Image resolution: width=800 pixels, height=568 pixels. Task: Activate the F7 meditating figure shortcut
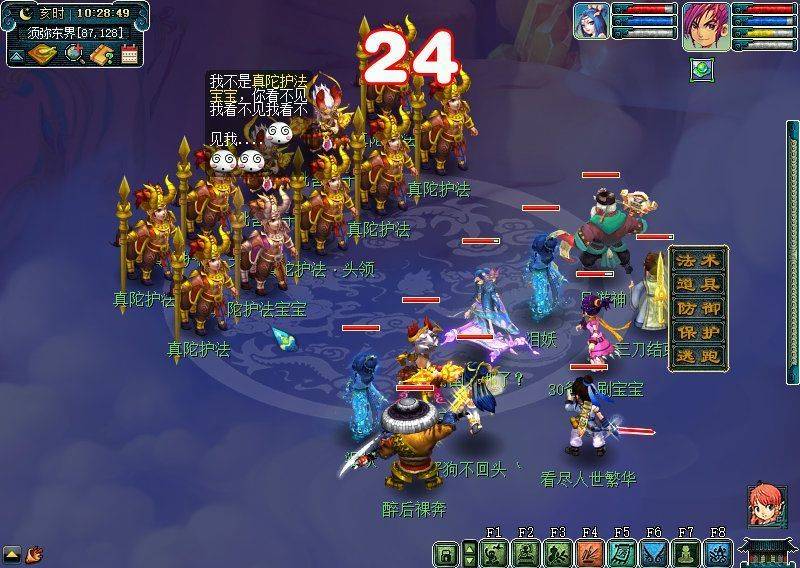[686, 553]
